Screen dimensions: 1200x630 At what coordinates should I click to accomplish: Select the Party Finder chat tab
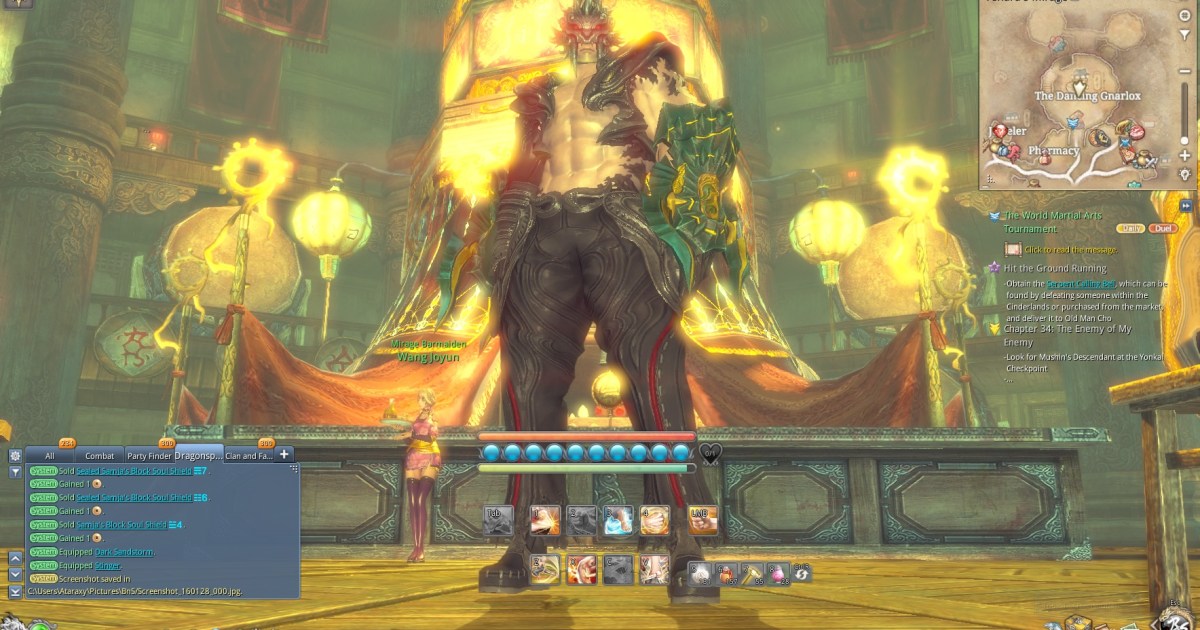(x=150, y=456)
